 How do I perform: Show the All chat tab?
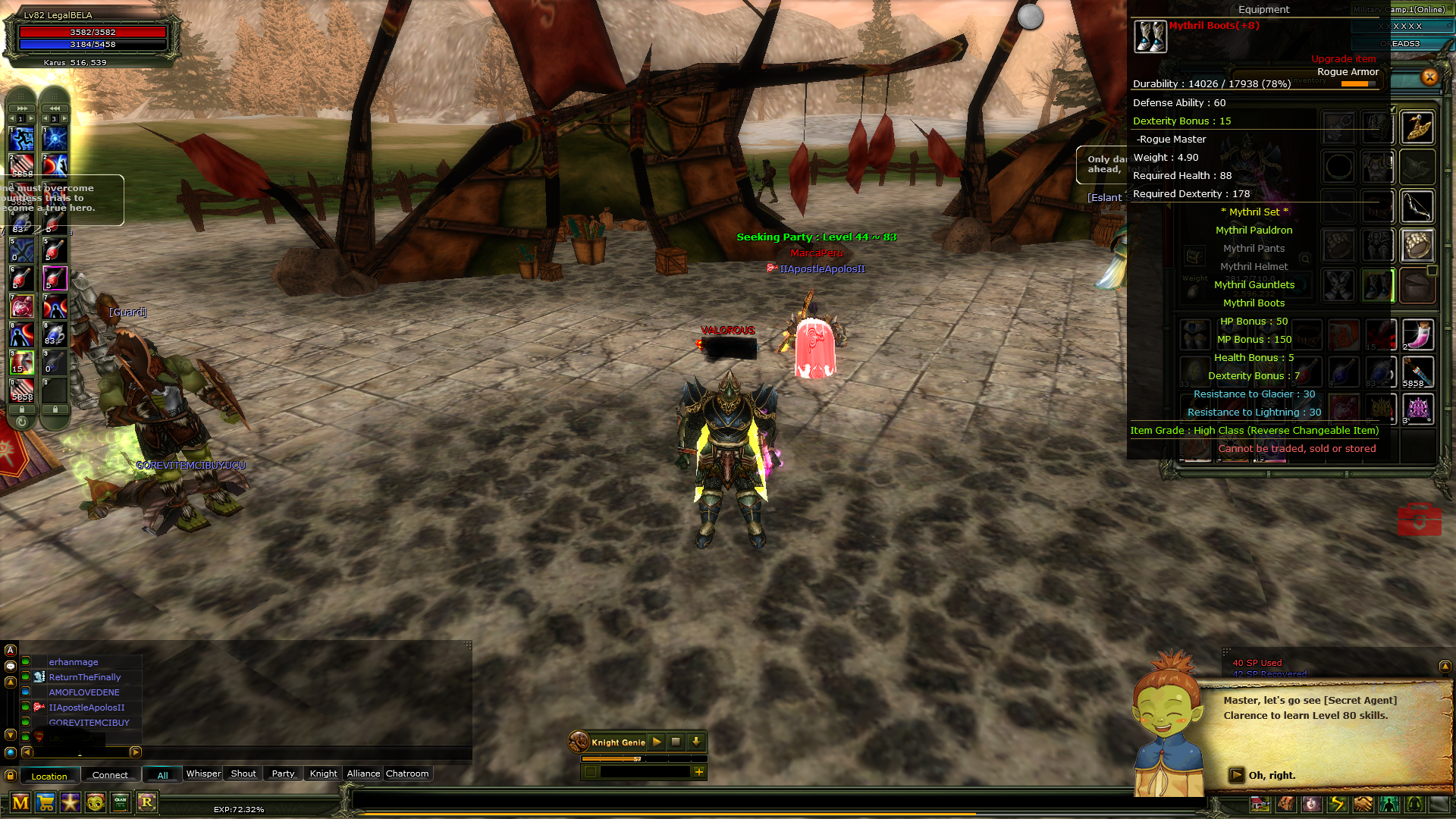[162, 775]
